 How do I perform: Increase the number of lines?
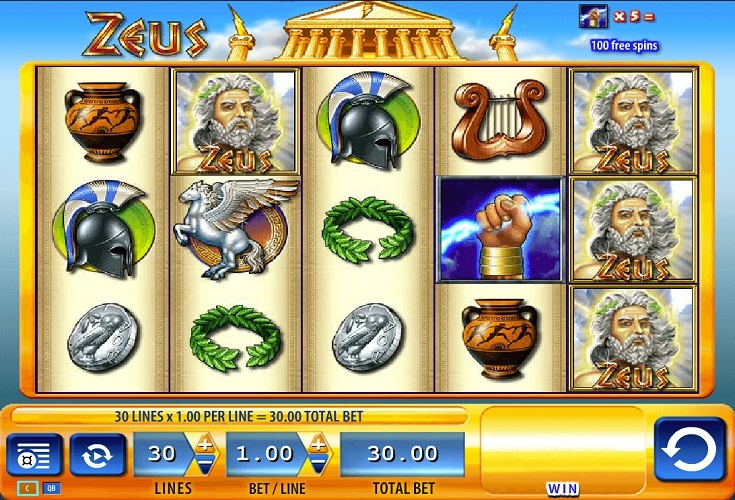pyautogui.click(x=205, y=444)
